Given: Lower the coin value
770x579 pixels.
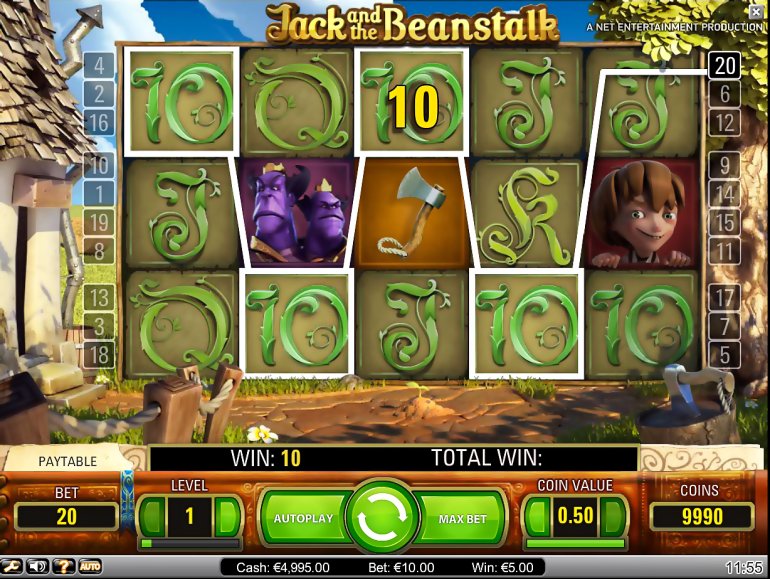Looking at the screenshot, I should click(538, 517).
